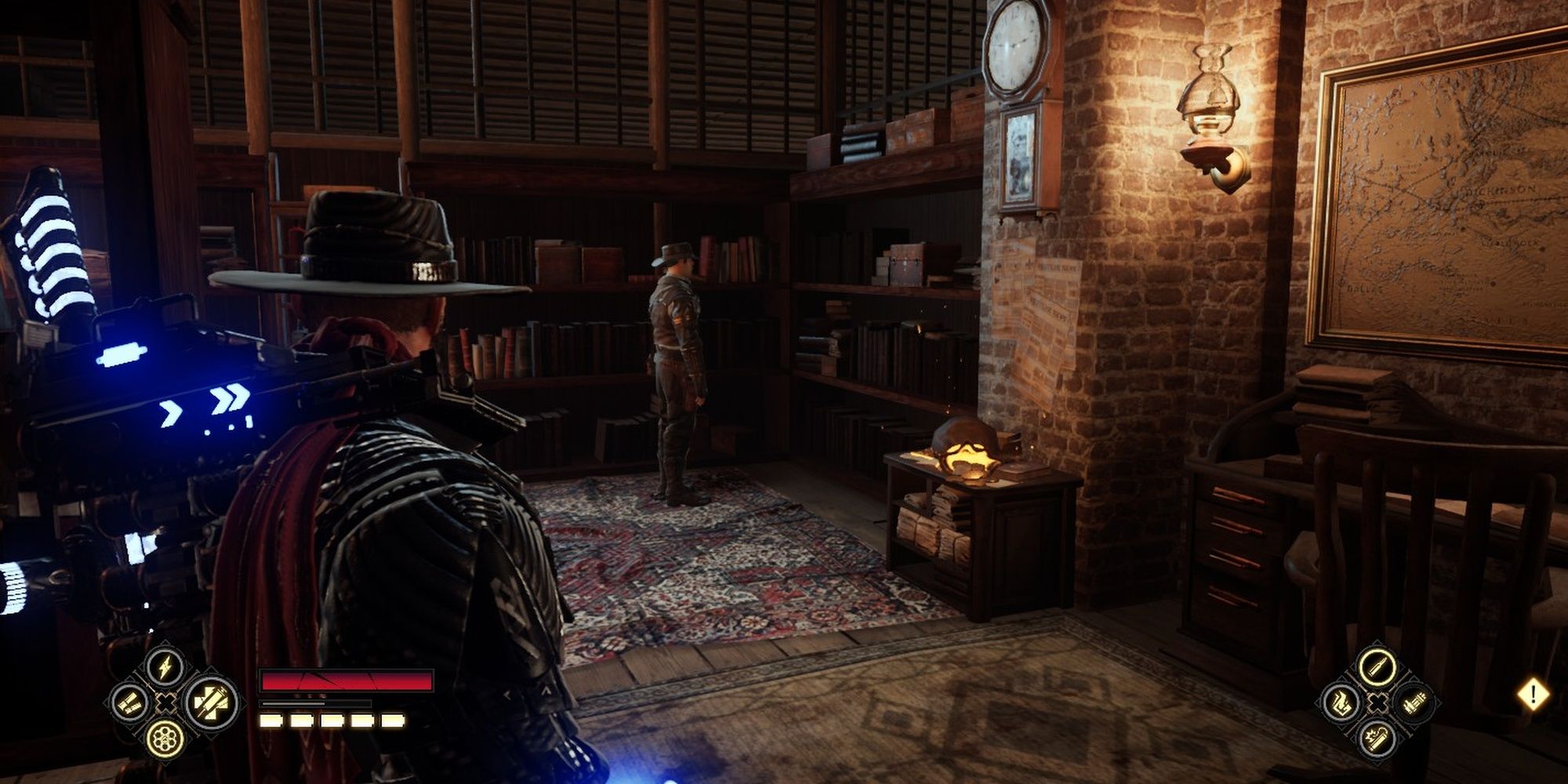Click the shell bandolier ammo icon
The width and height of the screenshot is (1568, 784).
point(129,703)
